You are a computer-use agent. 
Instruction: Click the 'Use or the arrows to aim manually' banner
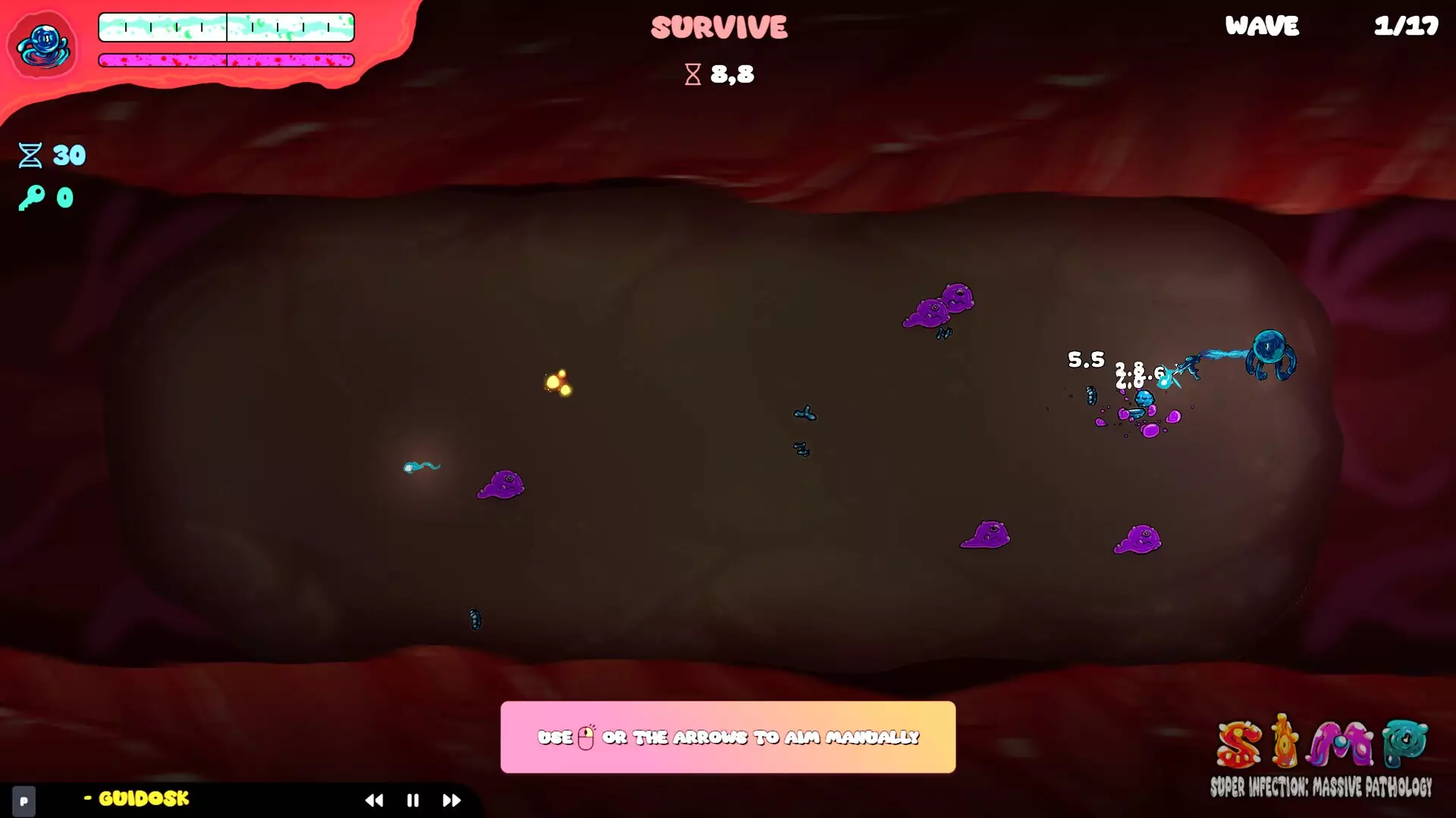pos(728,736)
